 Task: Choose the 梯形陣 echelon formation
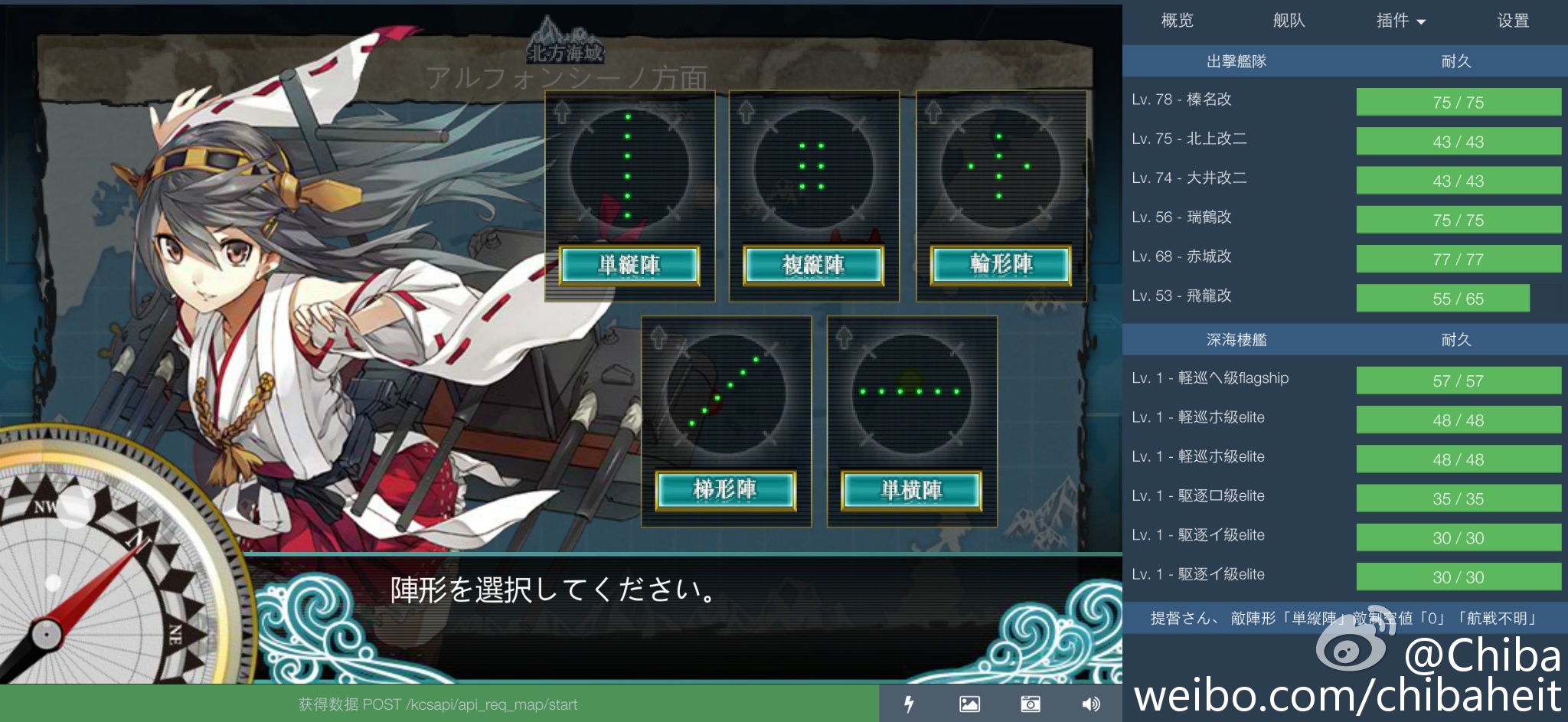click(725, 490)
